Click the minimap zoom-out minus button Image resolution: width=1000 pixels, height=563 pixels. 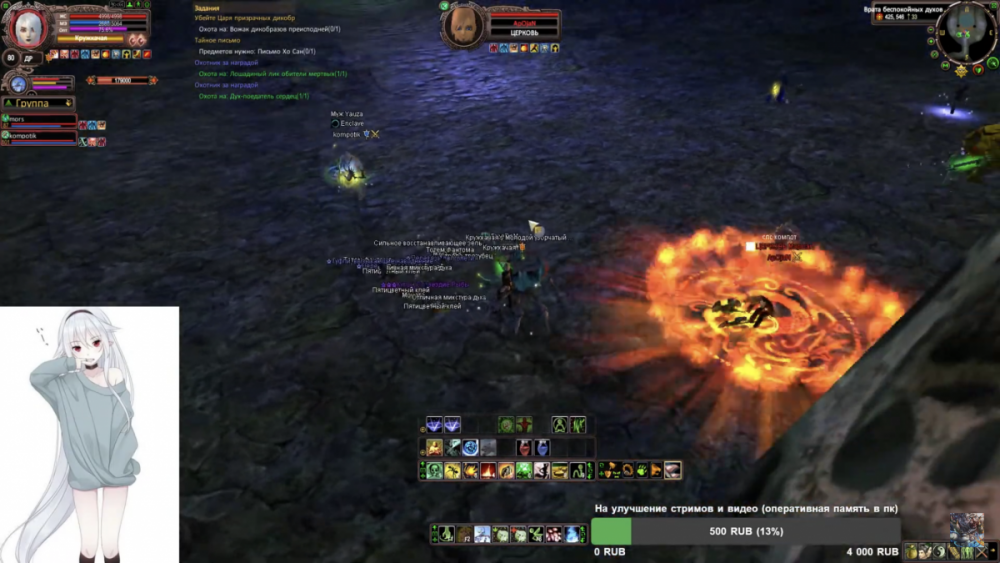(x=931, y=28)
